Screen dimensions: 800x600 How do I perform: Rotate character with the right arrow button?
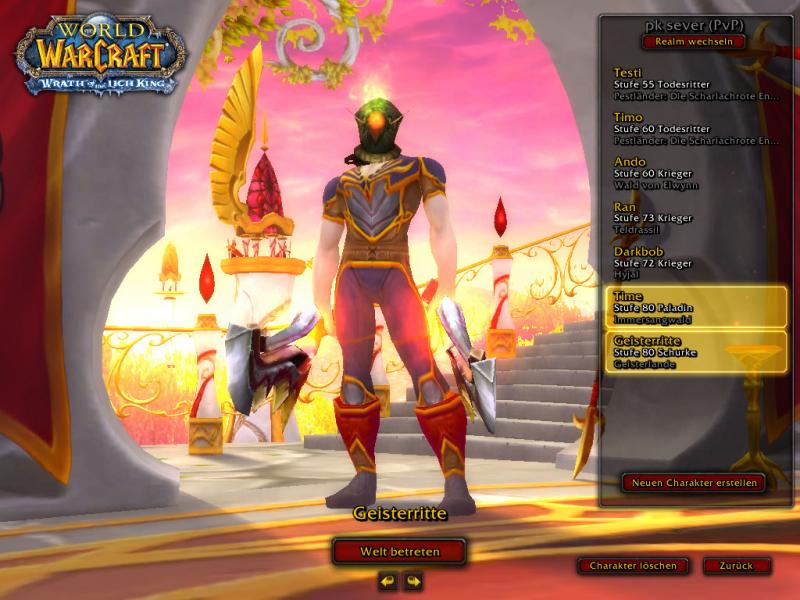point(413,580)
